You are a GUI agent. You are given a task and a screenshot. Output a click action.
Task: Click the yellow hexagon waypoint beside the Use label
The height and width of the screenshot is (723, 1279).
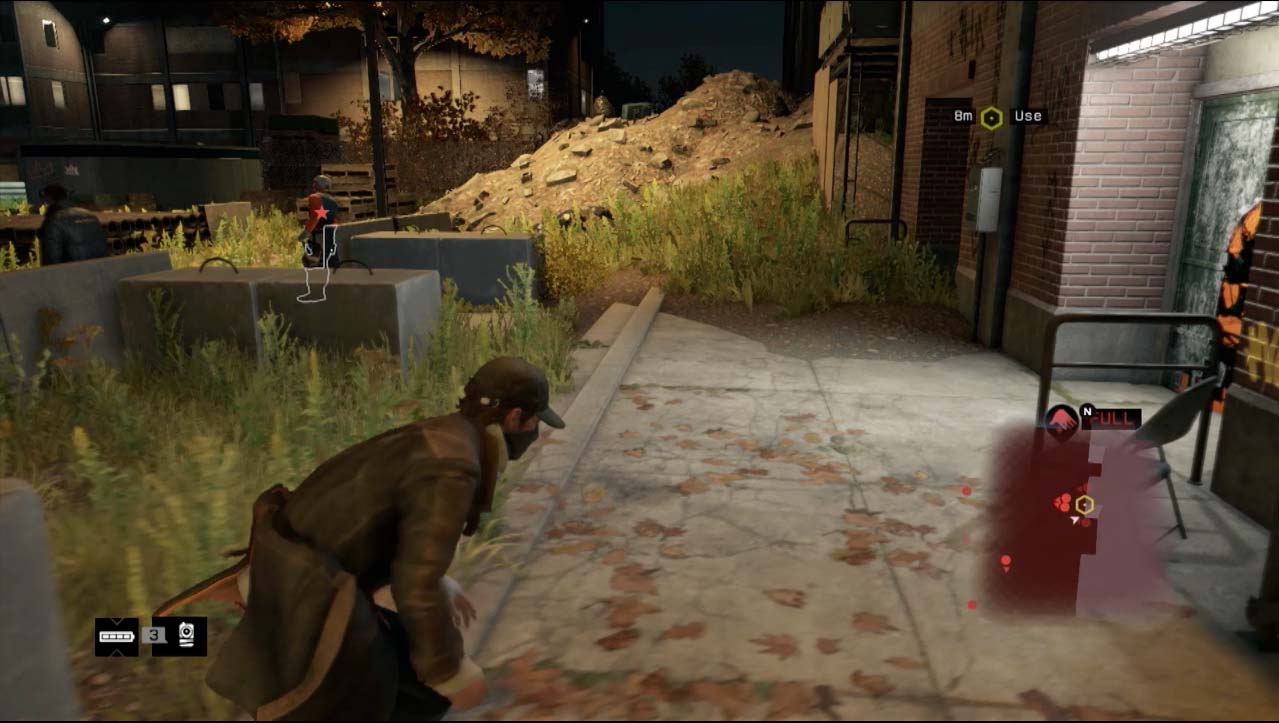(990, 117)
